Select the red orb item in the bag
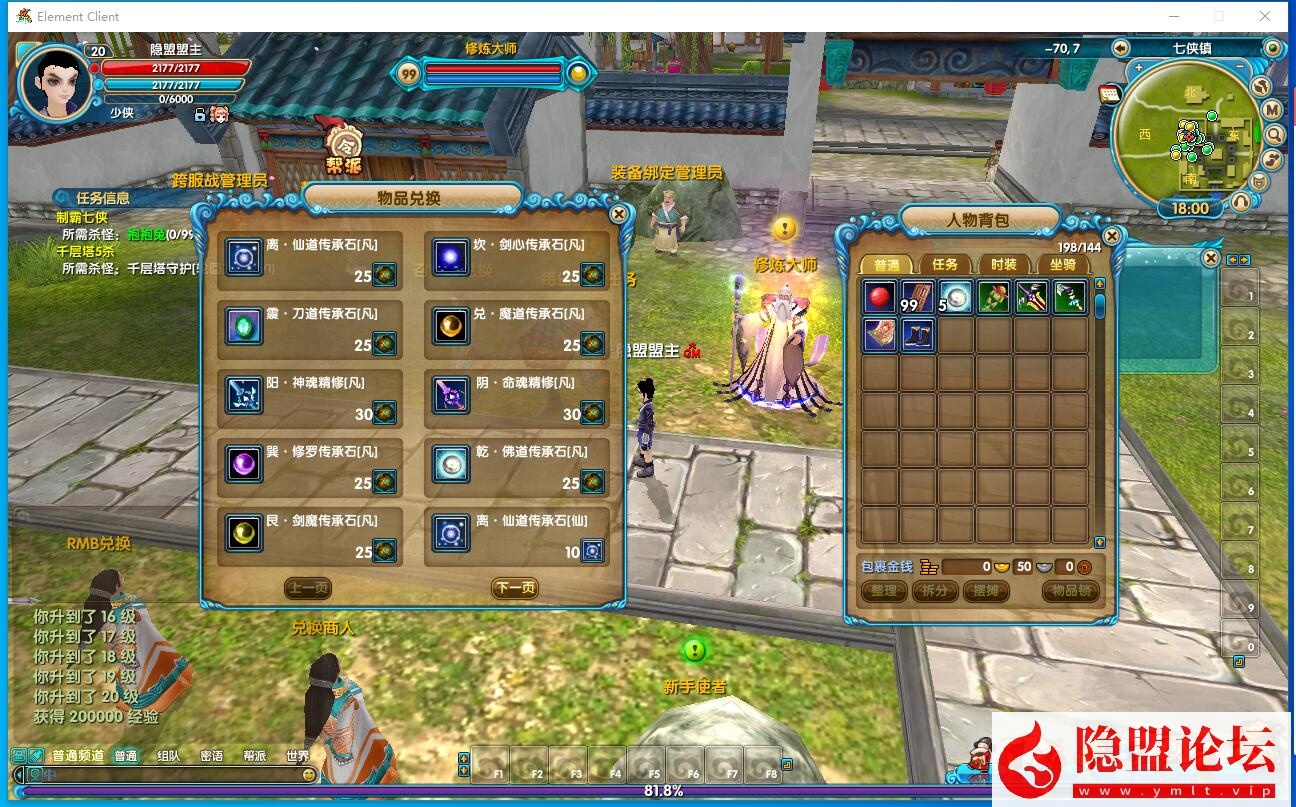The height and width of the screenshot is (807, 1296). click(880, 297)
